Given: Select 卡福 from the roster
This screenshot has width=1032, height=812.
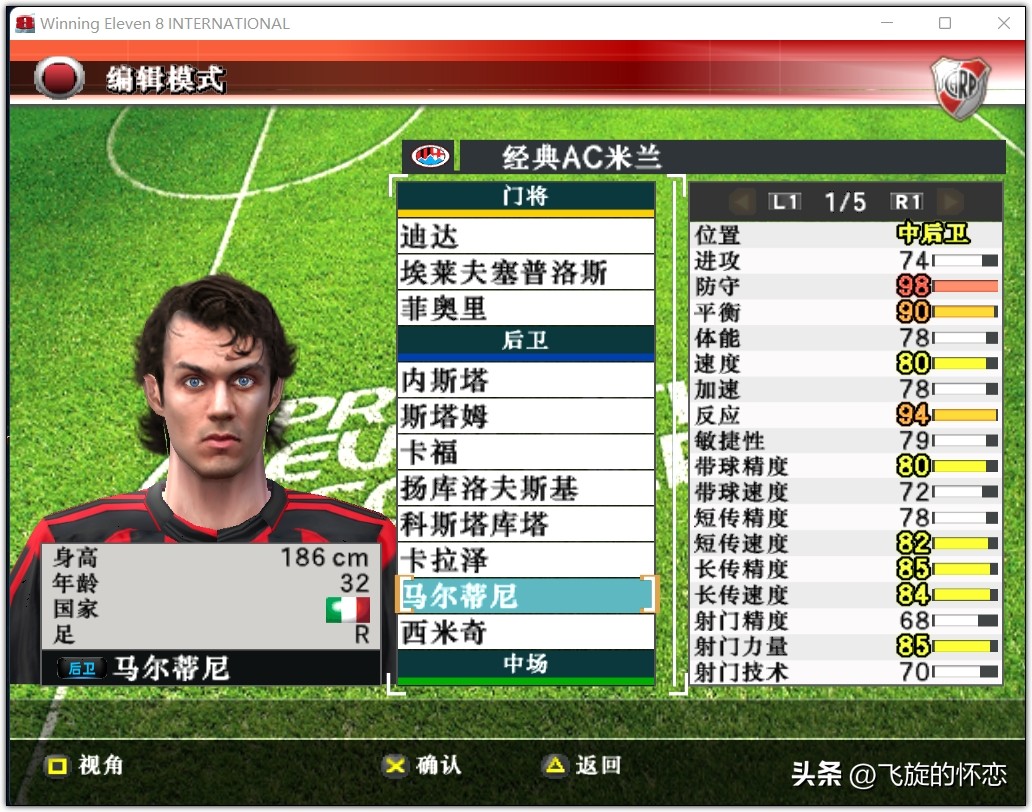Looking at the screenshot, I should [525, 453].
